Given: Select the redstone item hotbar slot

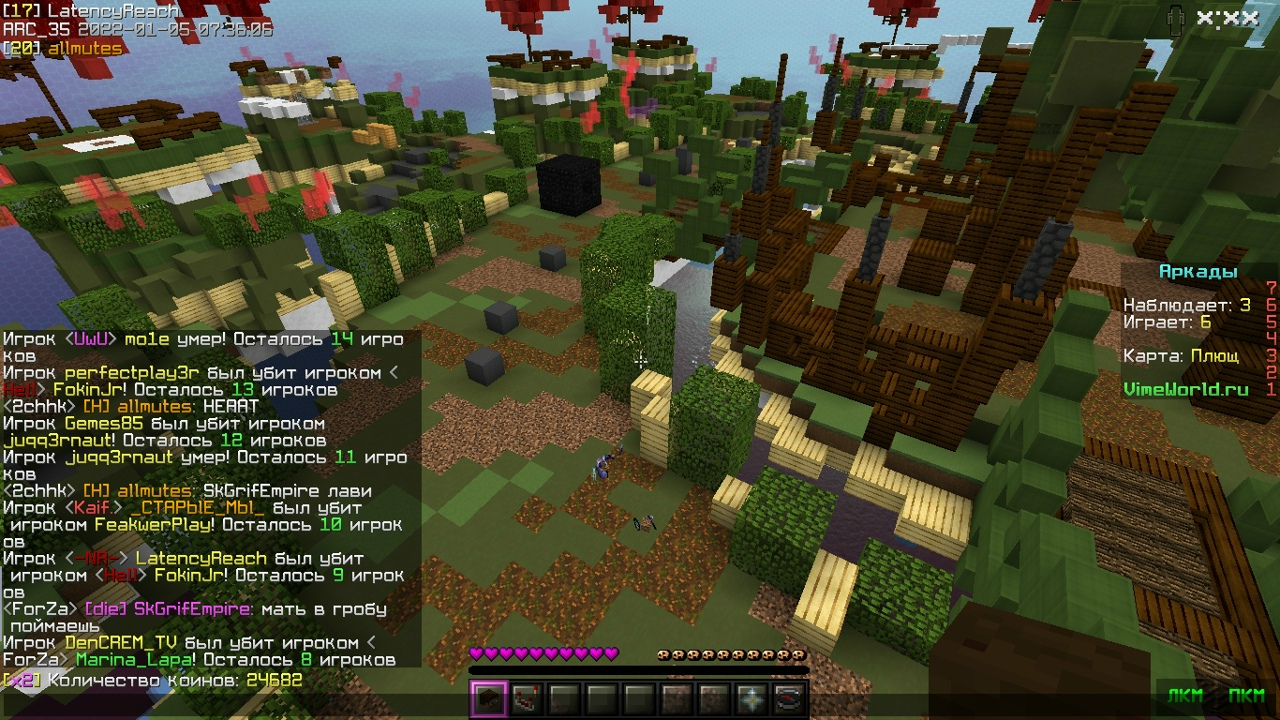Looking at the screenshot, I should click(x=526, y=700).
